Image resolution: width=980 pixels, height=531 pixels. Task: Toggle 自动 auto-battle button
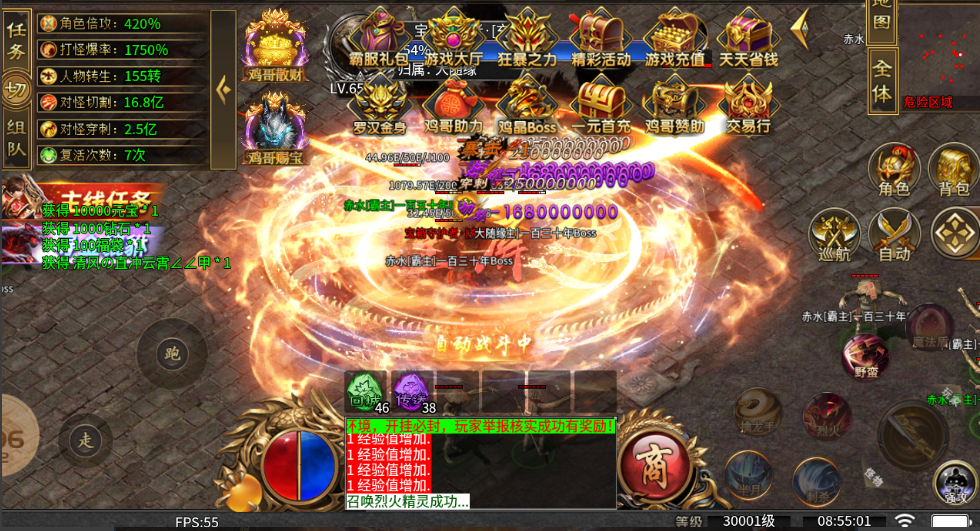click(893, 235)
